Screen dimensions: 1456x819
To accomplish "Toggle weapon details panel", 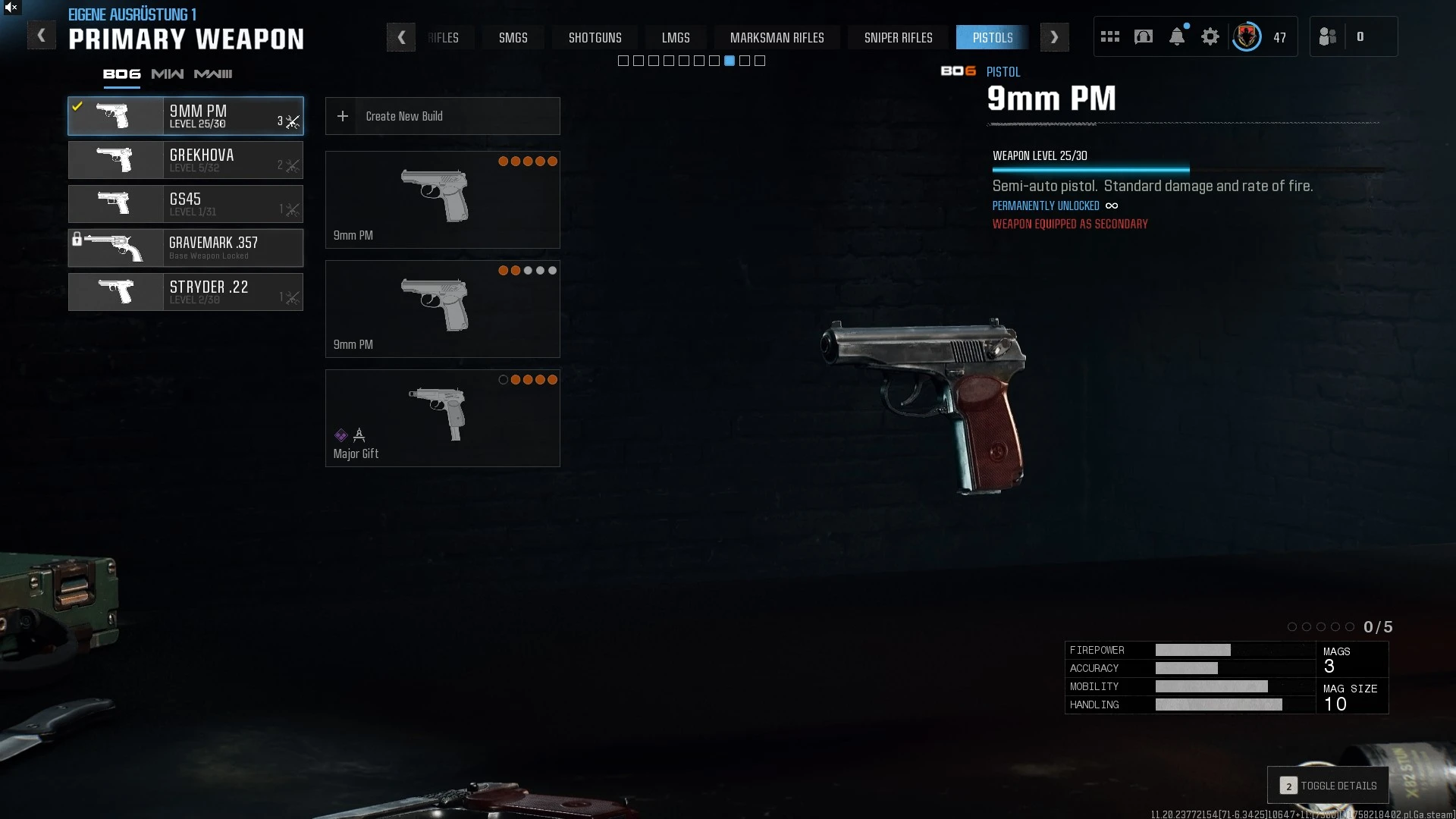I will (x=1328, y=786).
